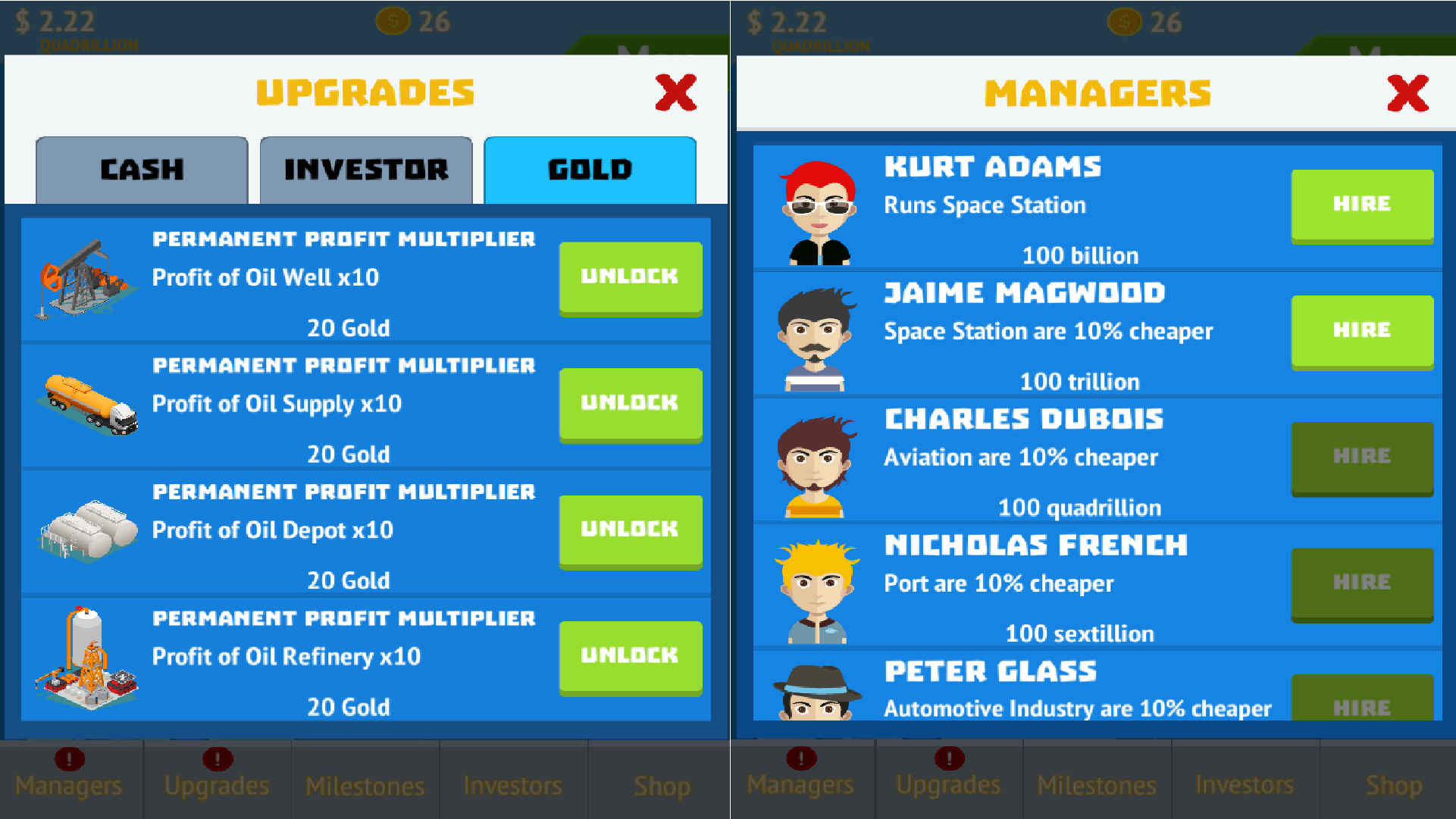Unlock the Oil Well x10 profit multiplier

[x=630, y=277]
